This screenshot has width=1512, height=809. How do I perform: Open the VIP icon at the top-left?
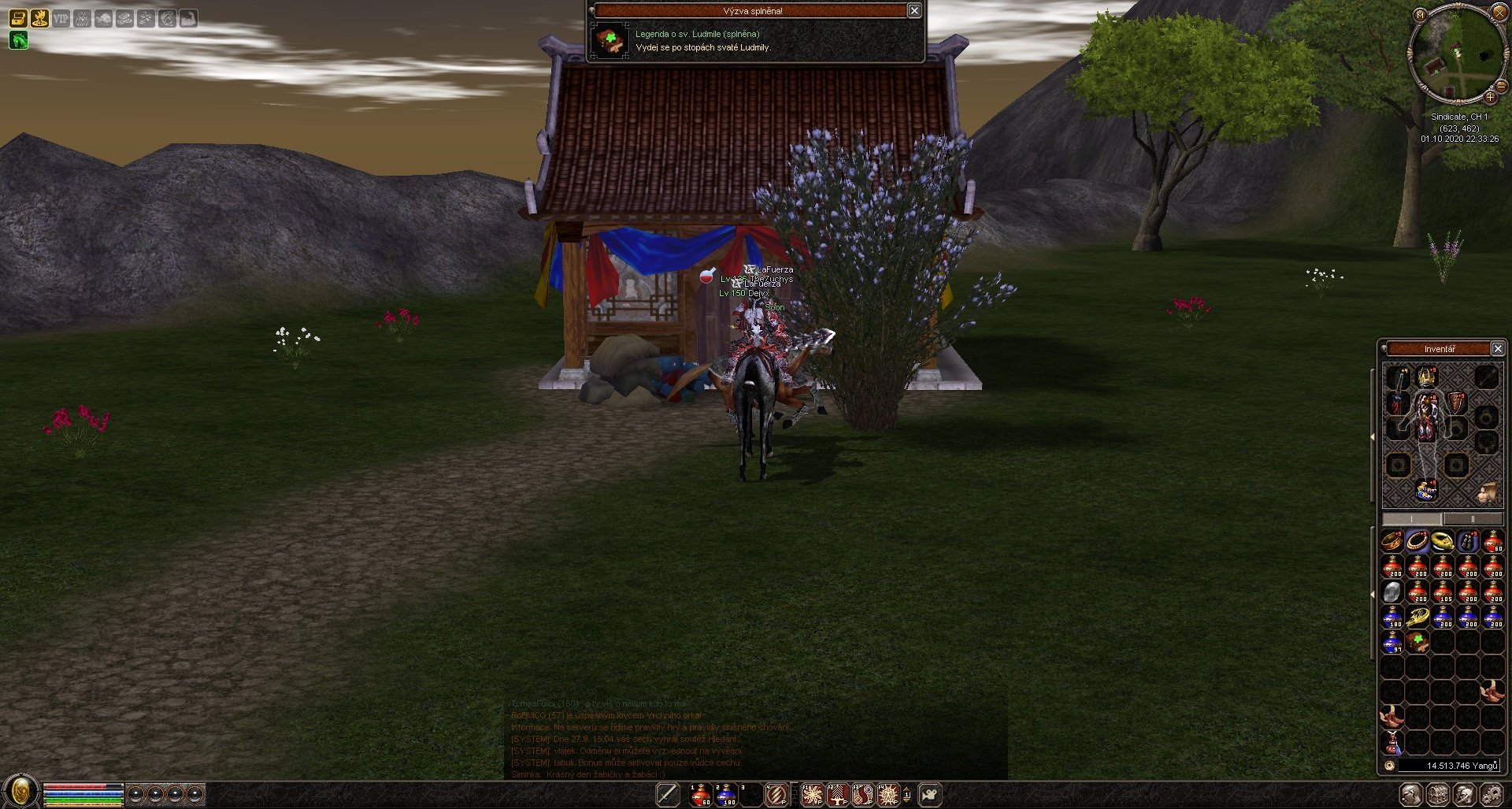(61, 18)
